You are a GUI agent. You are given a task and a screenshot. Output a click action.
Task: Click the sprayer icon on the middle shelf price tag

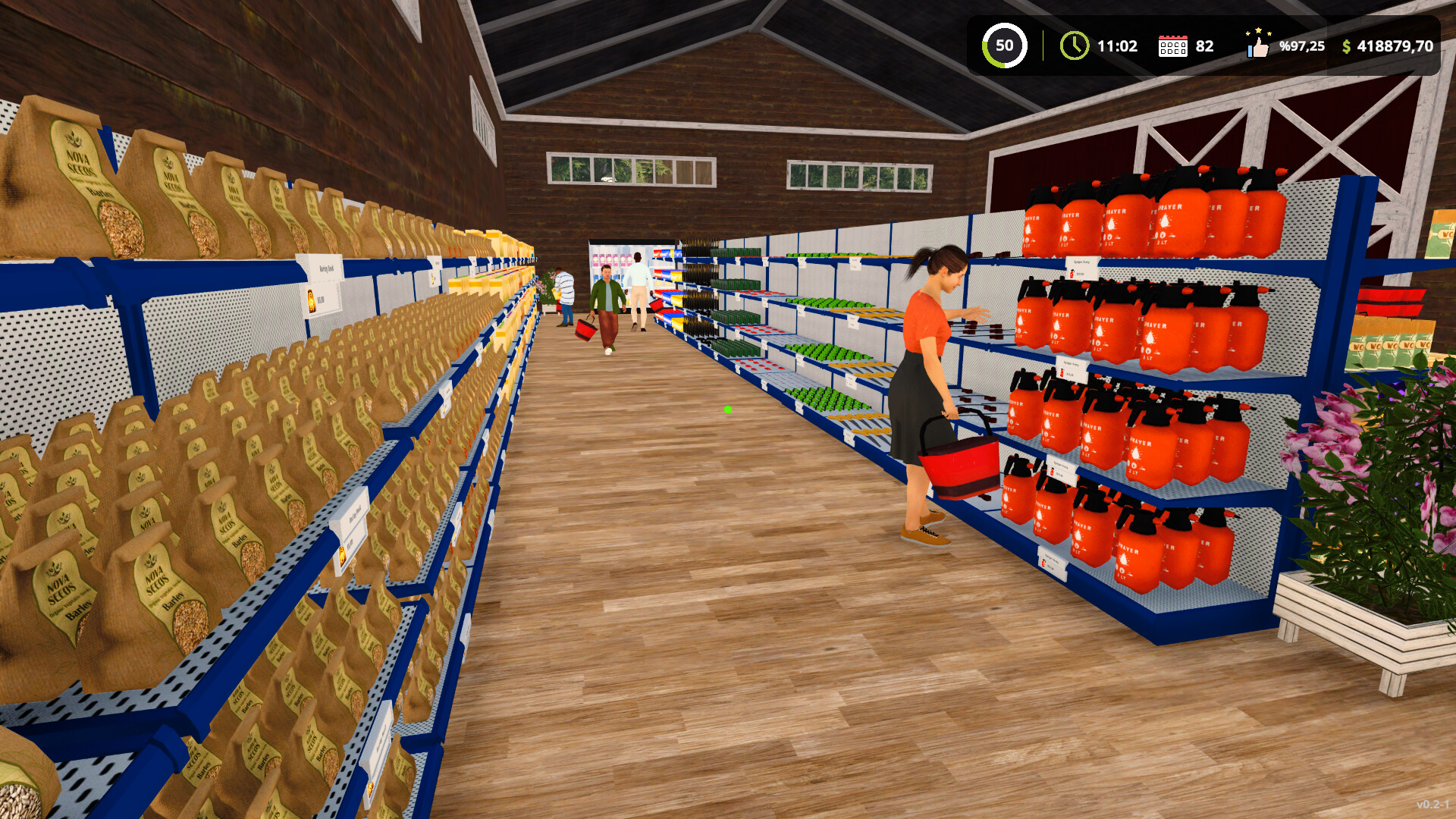click(1062, 373)
